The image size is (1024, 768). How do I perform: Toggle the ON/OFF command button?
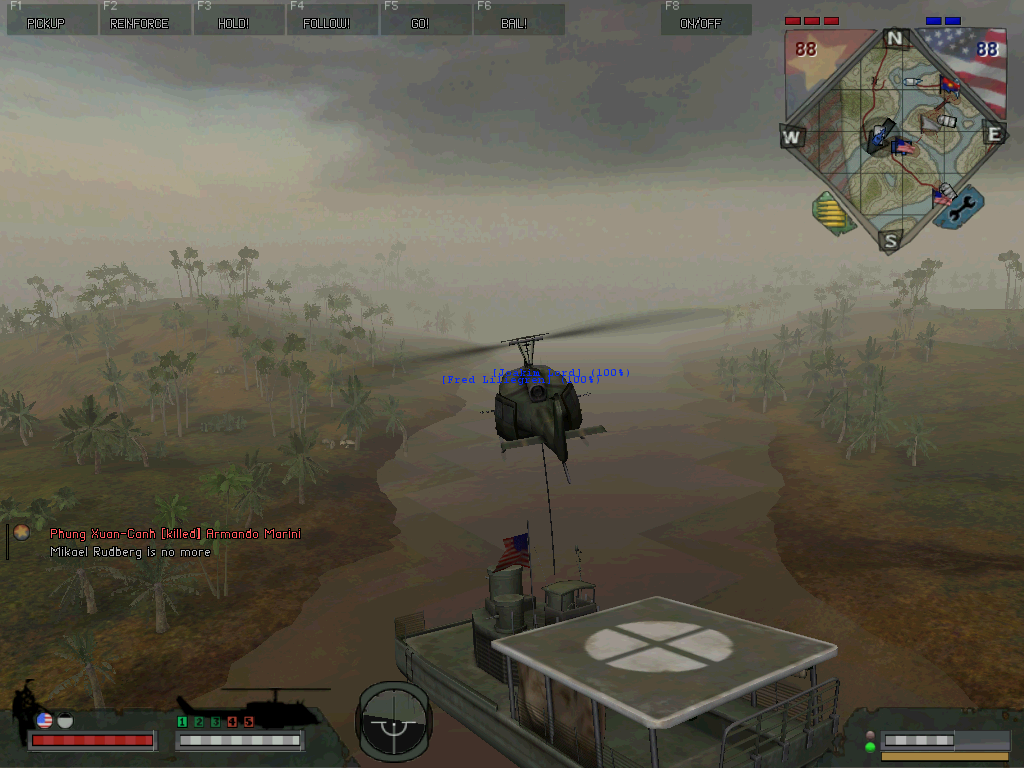(706, 20)
